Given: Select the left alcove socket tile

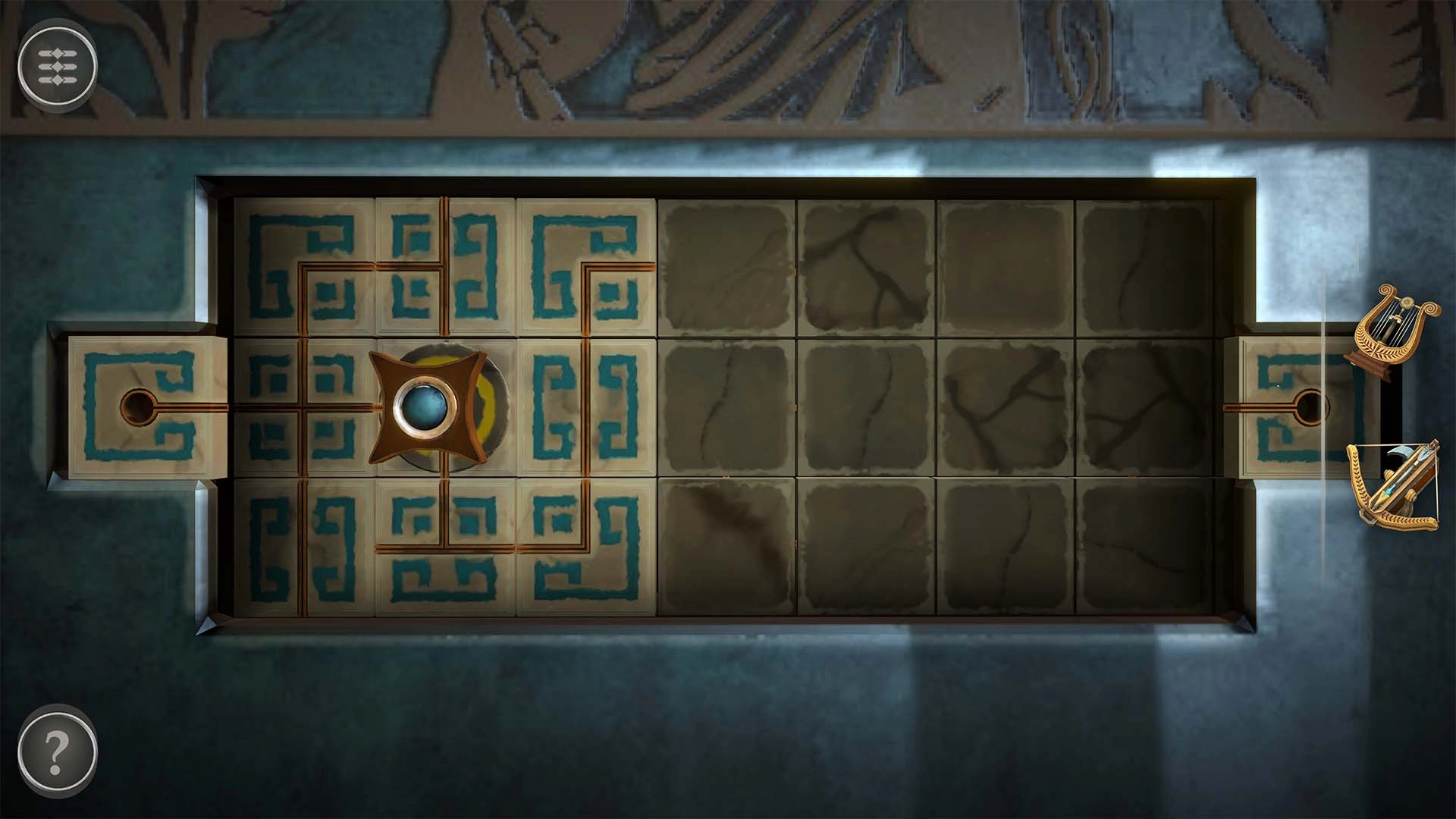Looking at the screenshot, I should click(x=140, y=406).
